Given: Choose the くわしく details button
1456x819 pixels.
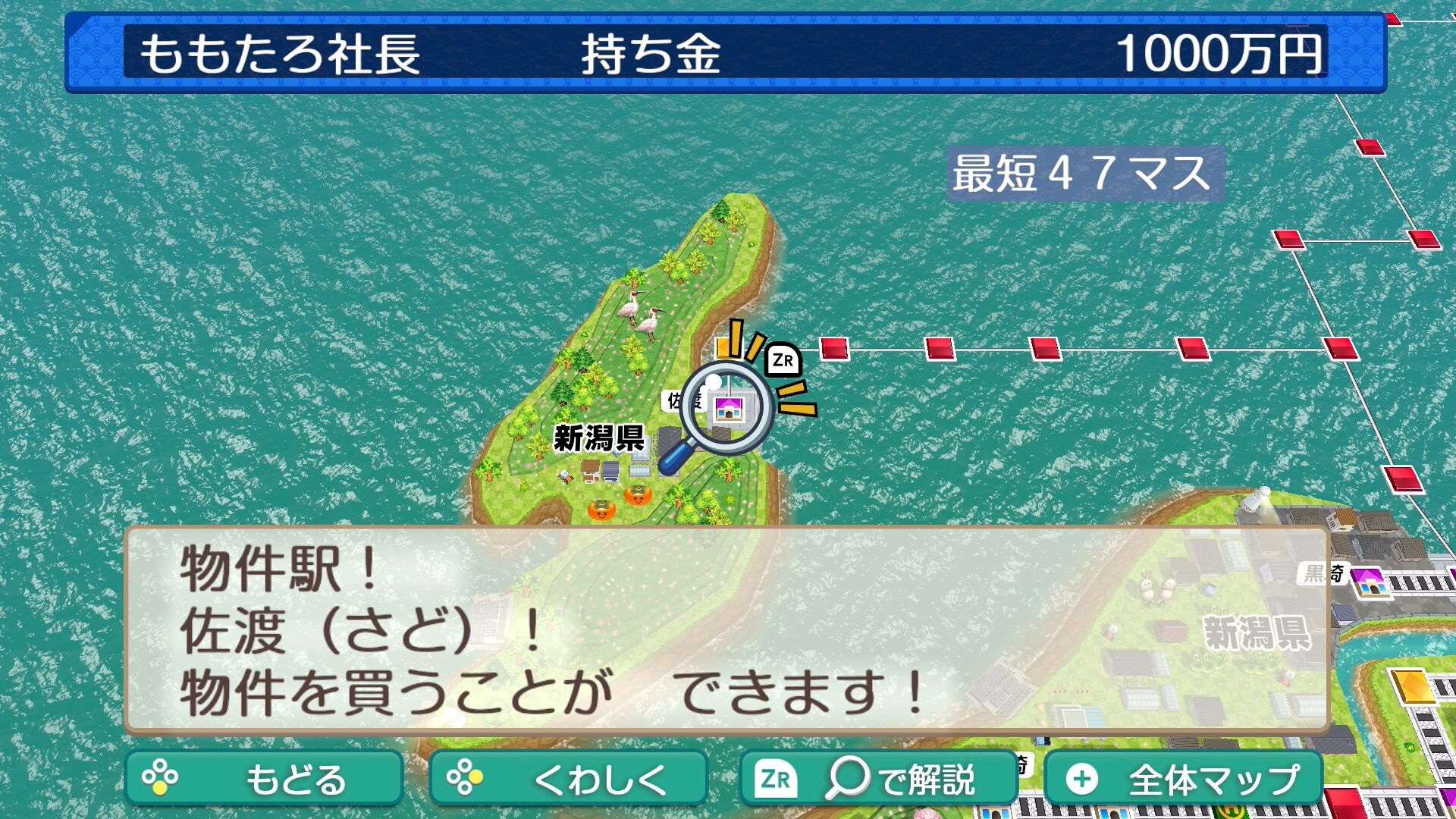Looking at the screenshot, I should coord(568,779).
